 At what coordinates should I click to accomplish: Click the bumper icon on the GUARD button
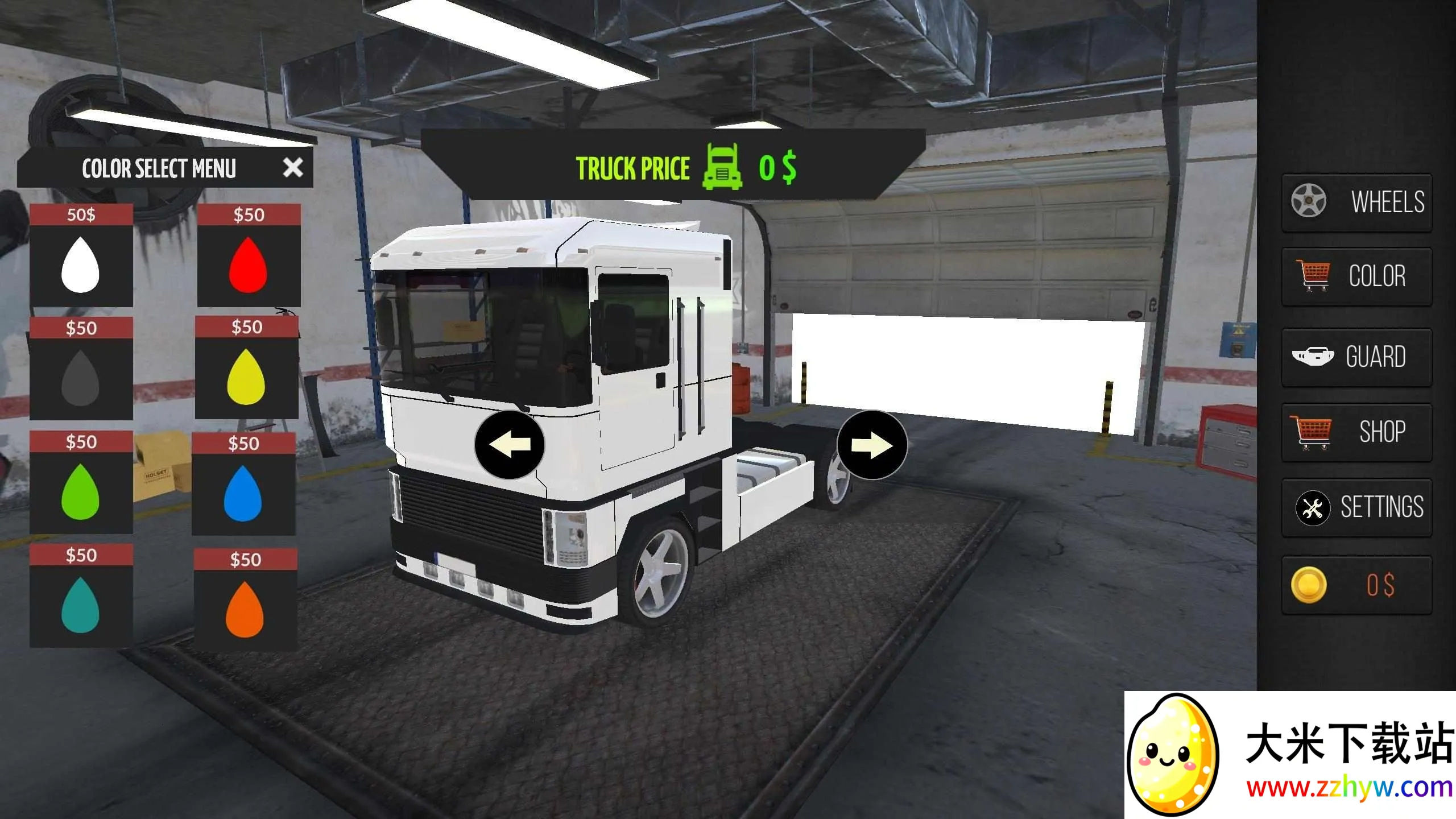pos(1314,357)
